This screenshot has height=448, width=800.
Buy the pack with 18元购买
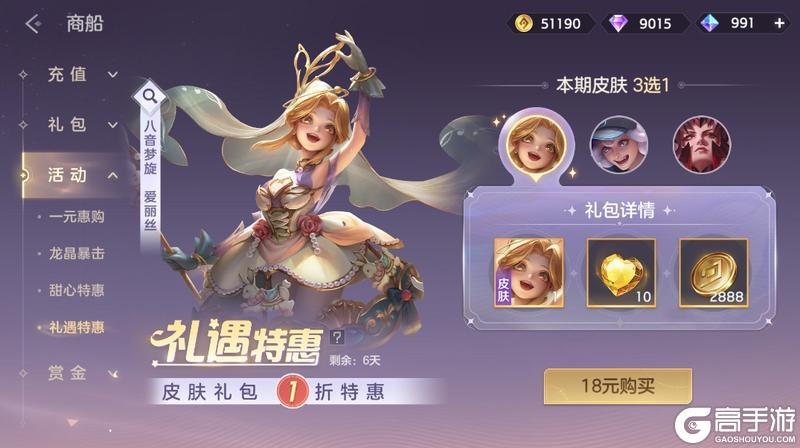[617, 385]
